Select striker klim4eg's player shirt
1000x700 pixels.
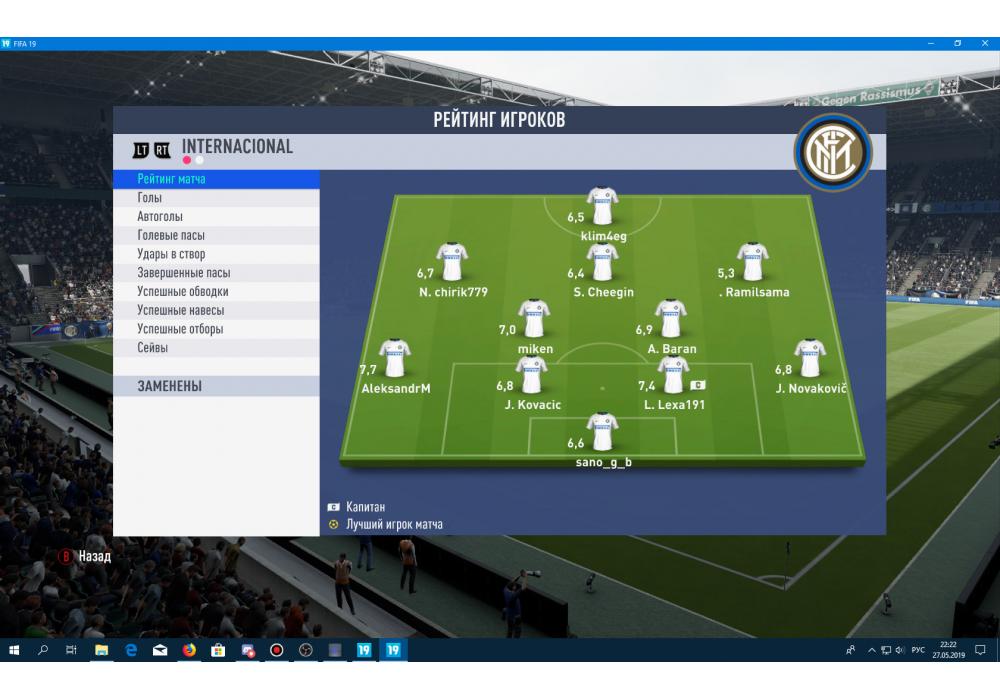click(602, 206)
